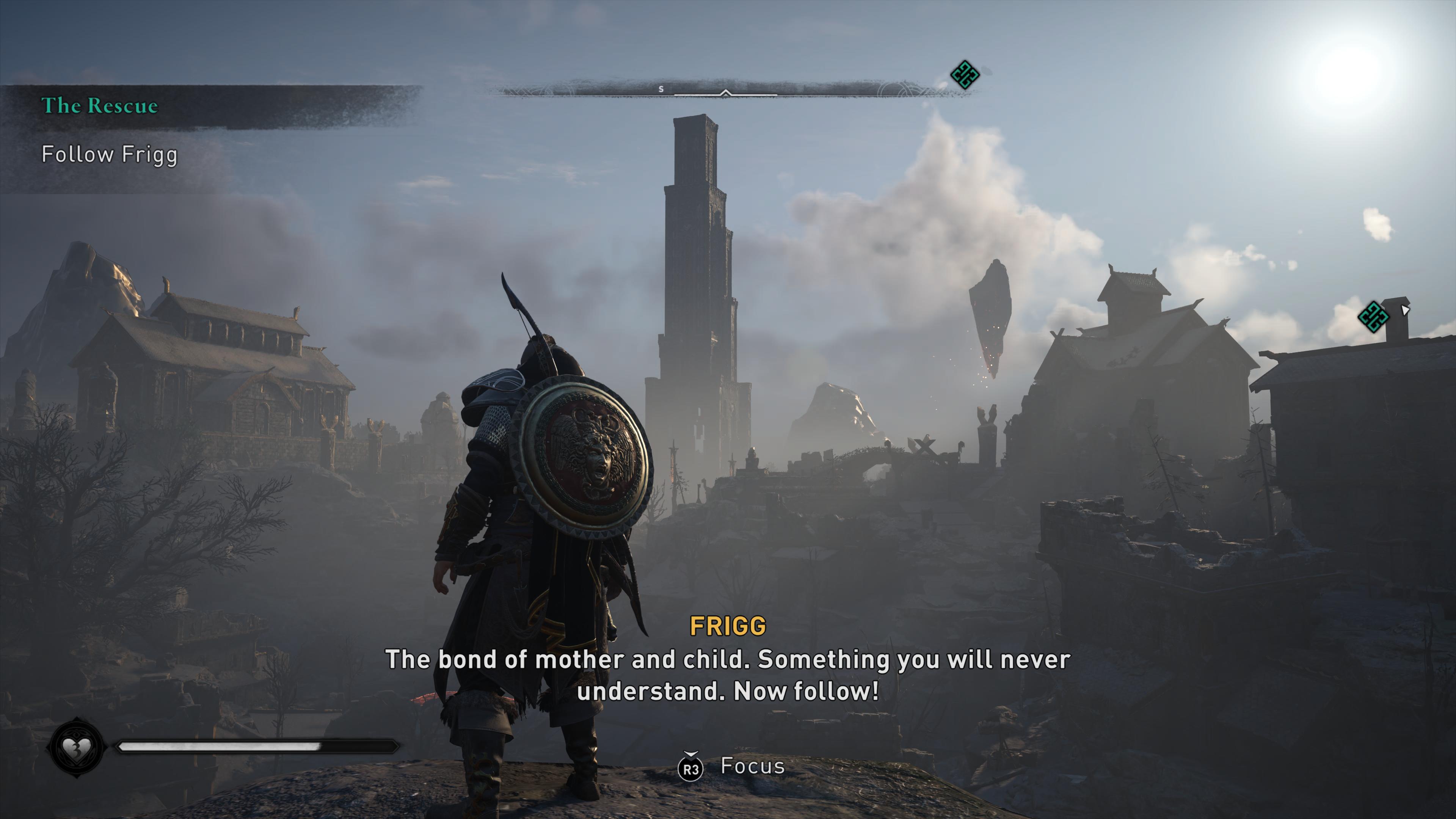
Task: Click the compass bar heading indicator
Action: (726, 93)
